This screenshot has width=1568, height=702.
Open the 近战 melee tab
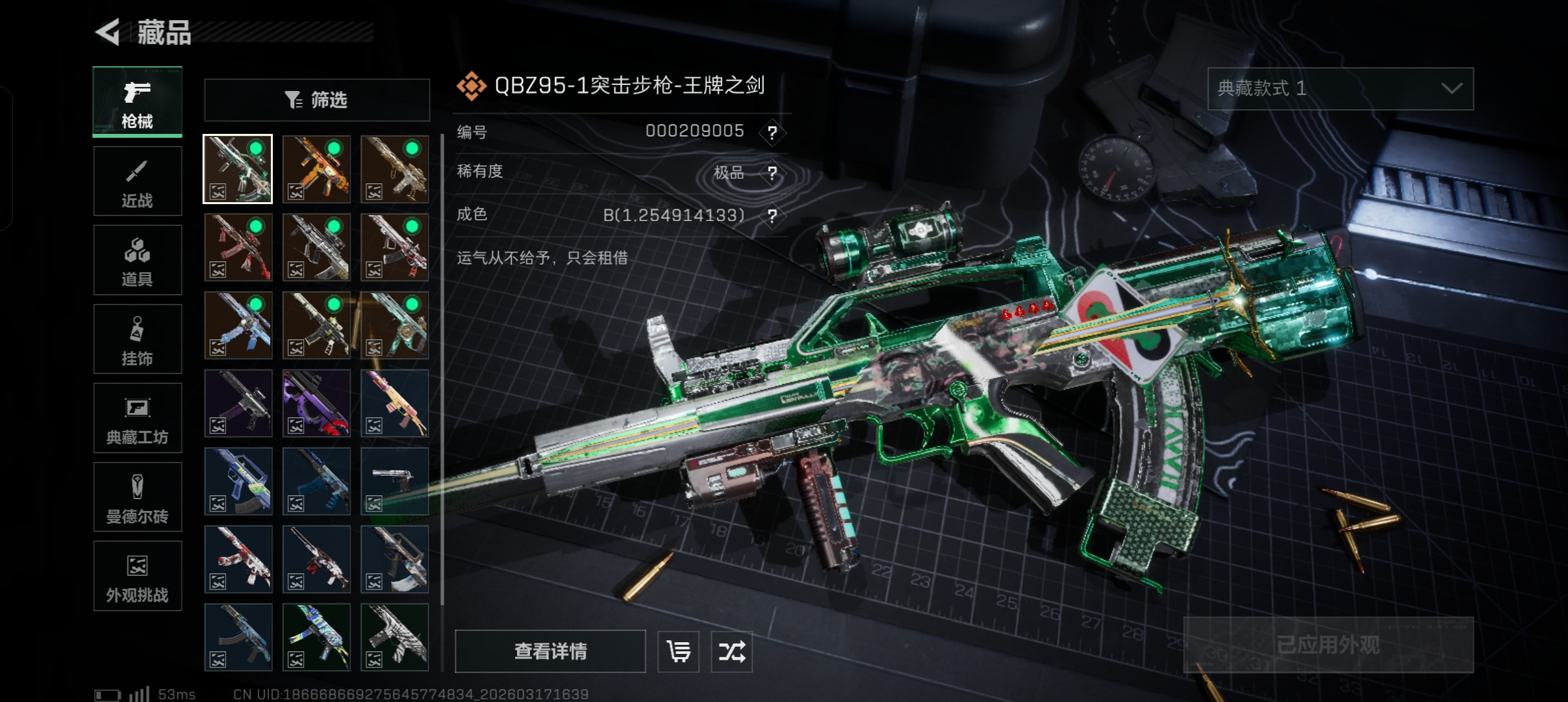[137, 181]
